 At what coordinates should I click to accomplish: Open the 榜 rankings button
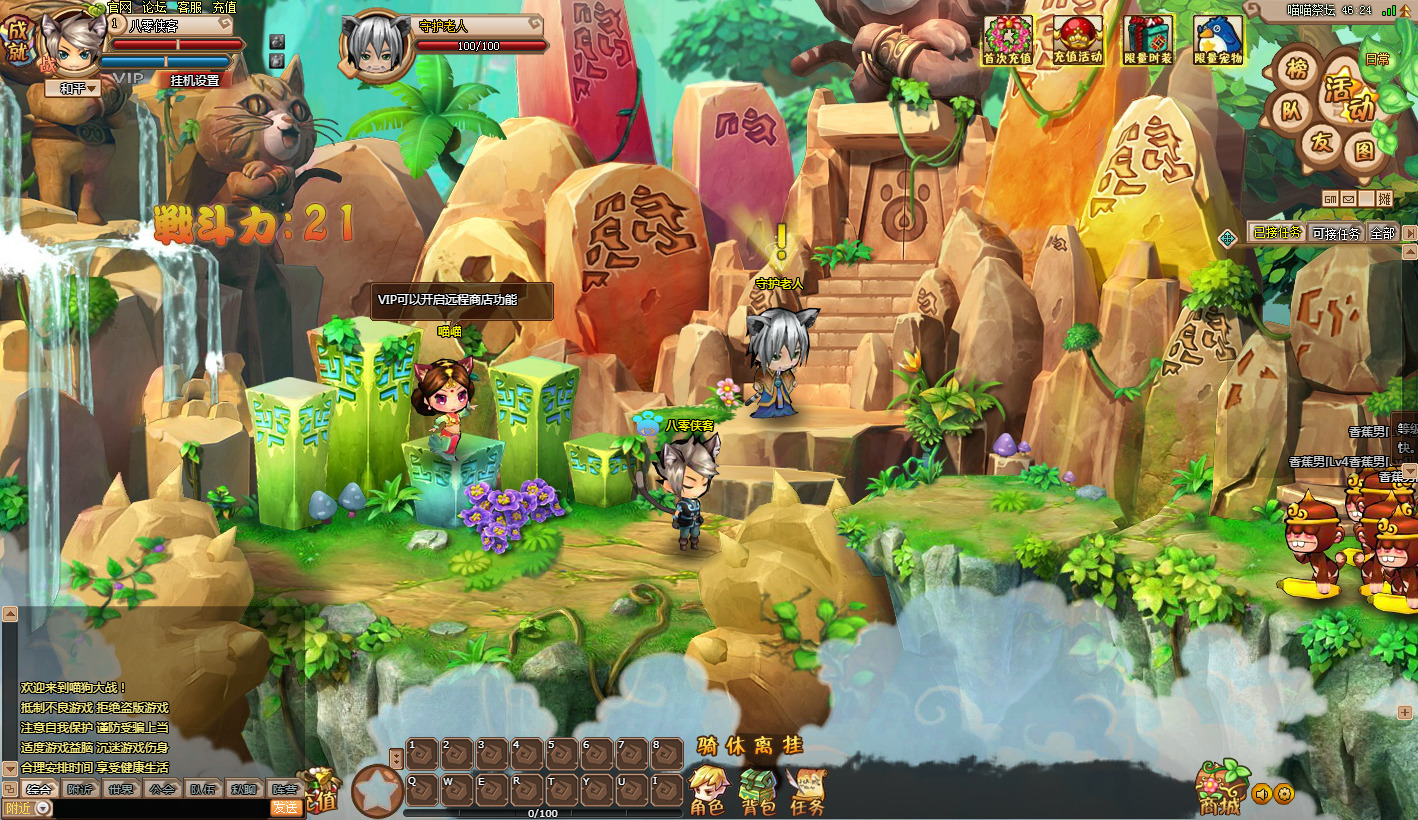tap(1297, 69)
